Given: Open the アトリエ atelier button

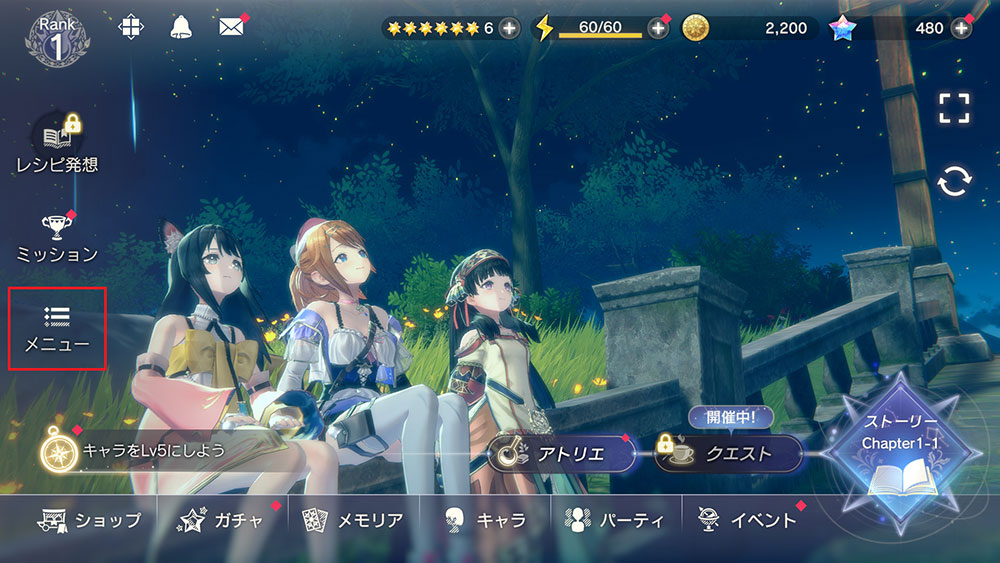Looking at the screenshot, I should [x=562, y=454].
